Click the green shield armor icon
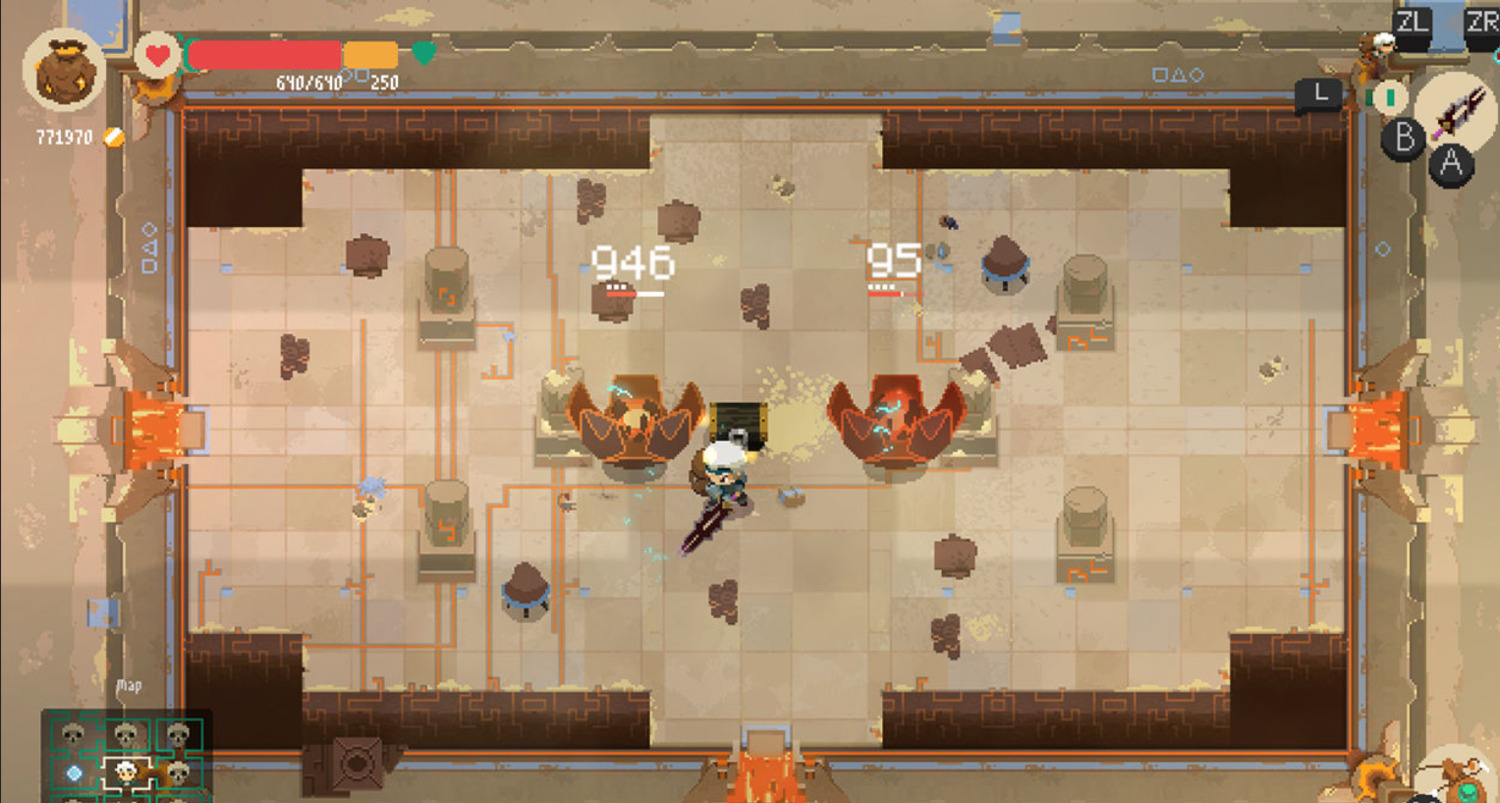This screenshot has width=1500, height=803. point(424,53)
